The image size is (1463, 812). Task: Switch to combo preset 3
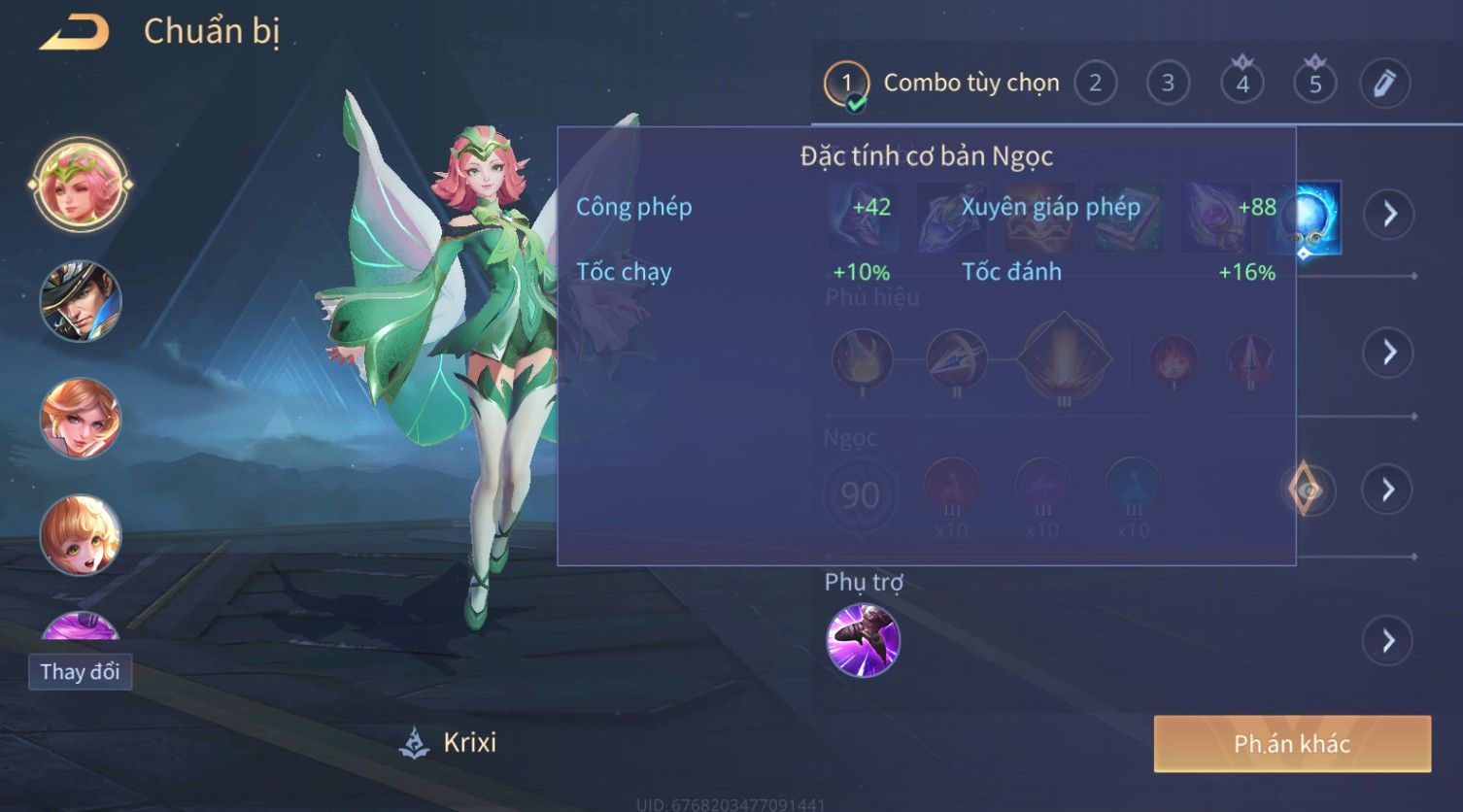(x=1168, y=84)
